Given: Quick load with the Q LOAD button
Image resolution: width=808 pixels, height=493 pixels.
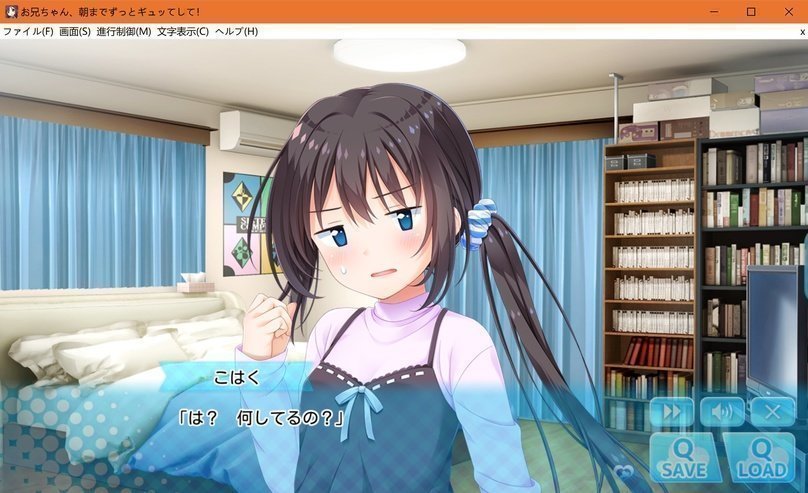Looking at the screenshot, I should coord(758,458).
